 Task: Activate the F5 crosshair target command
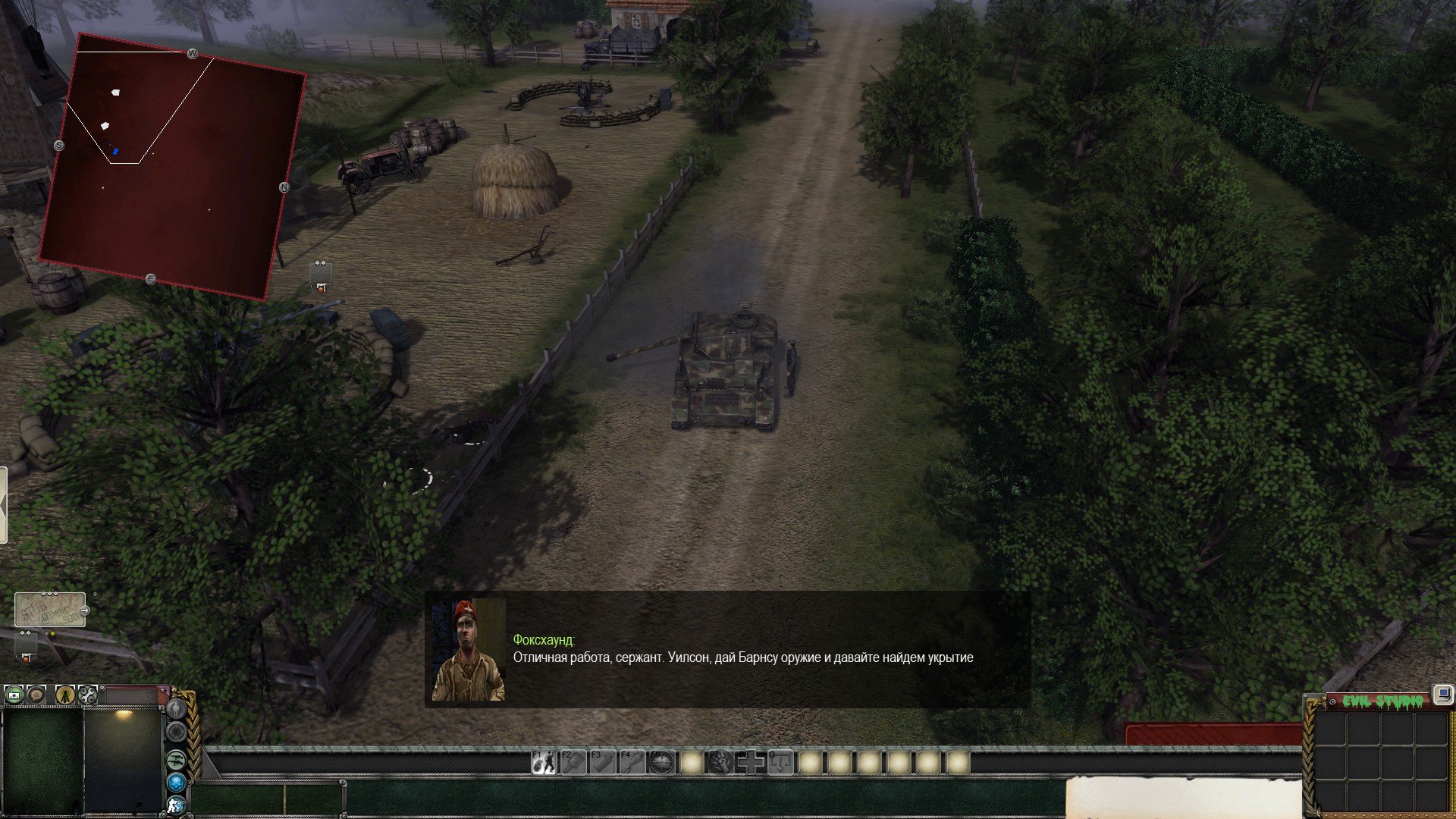point(661,762)
